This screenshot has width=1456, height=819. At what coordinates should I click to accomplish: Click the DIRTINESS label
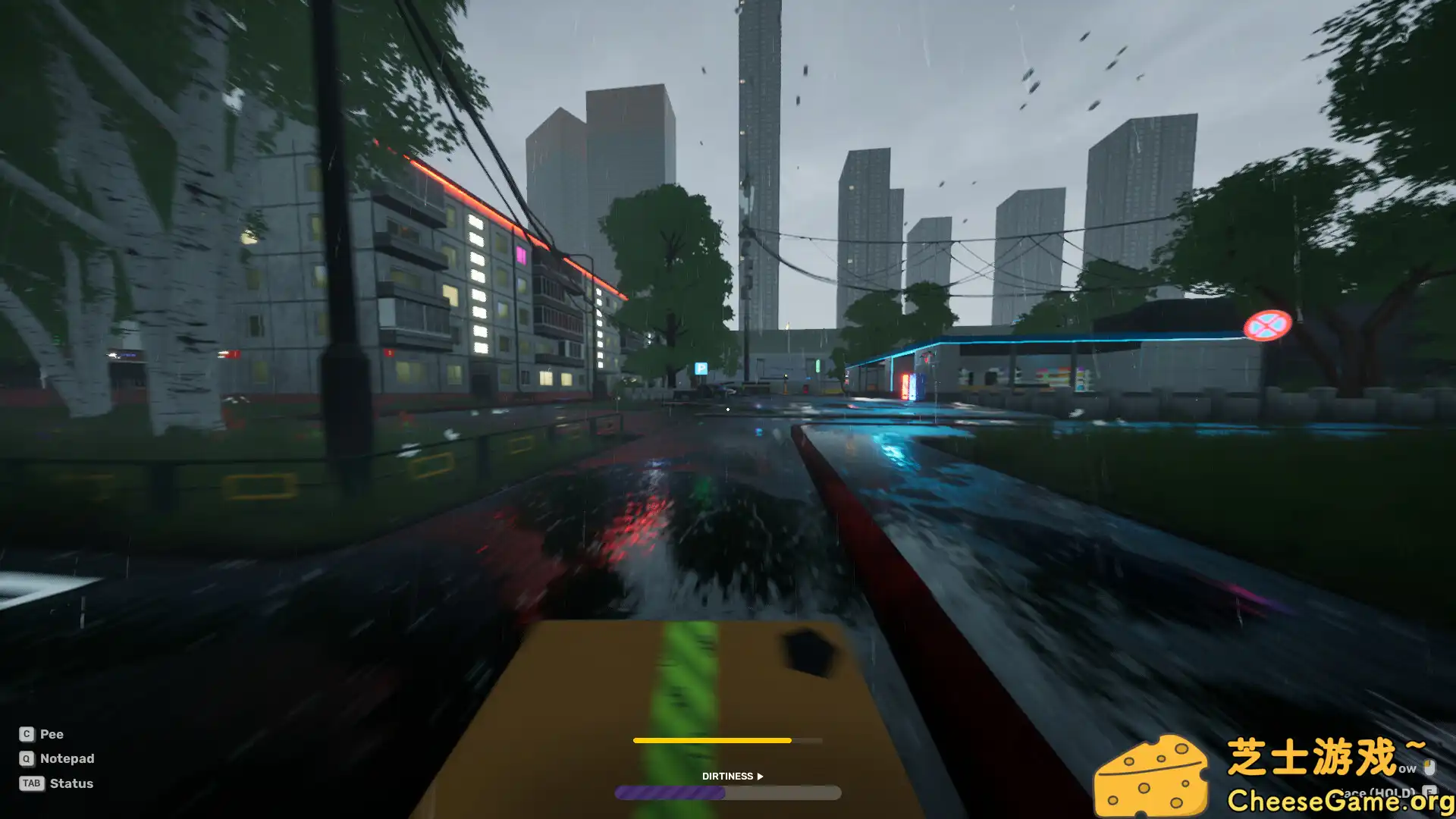click(728, 776)
